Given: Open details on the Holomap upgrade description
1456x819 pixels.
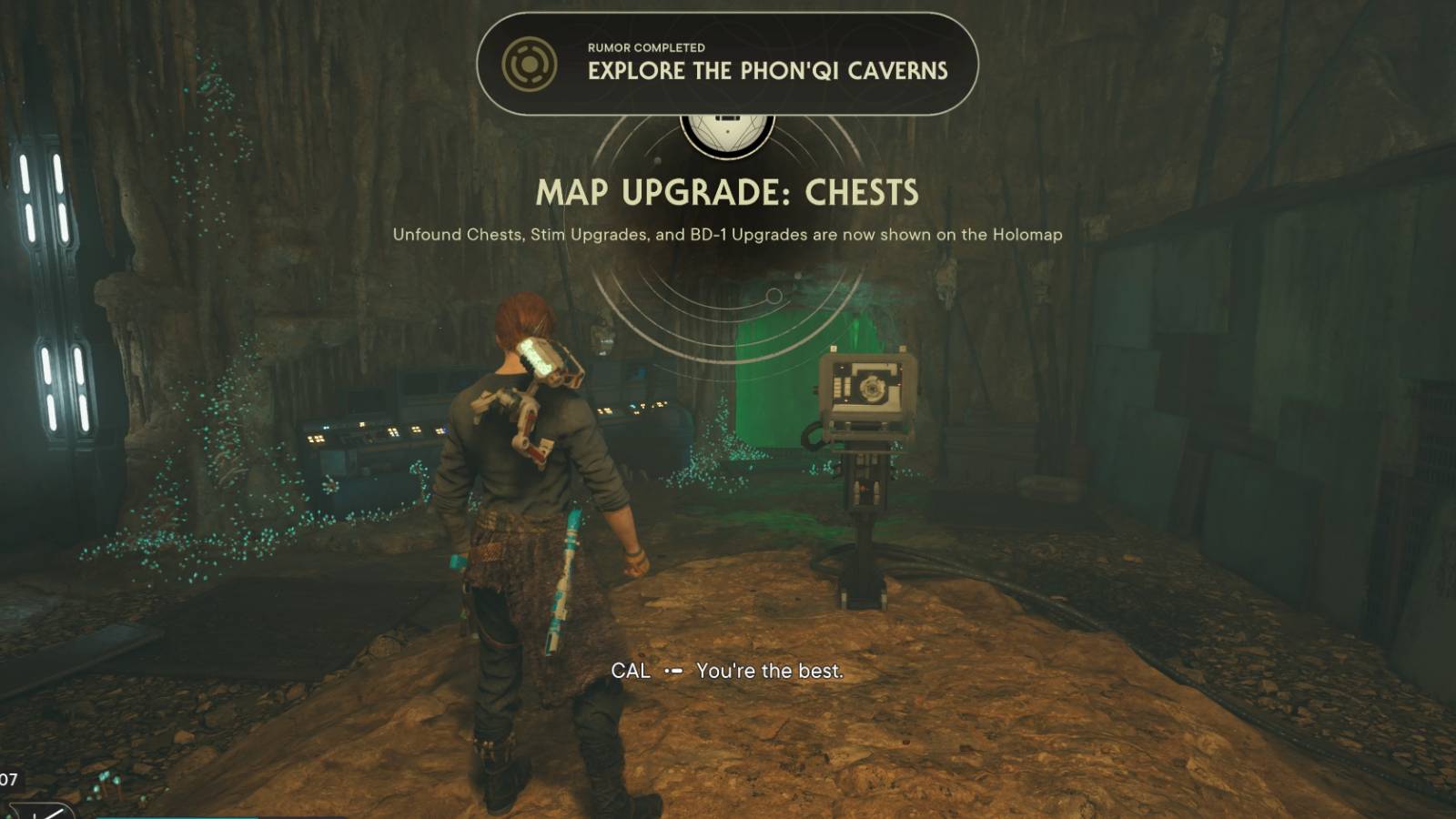Looking at the screenshot, I should (x=728, y=234).
